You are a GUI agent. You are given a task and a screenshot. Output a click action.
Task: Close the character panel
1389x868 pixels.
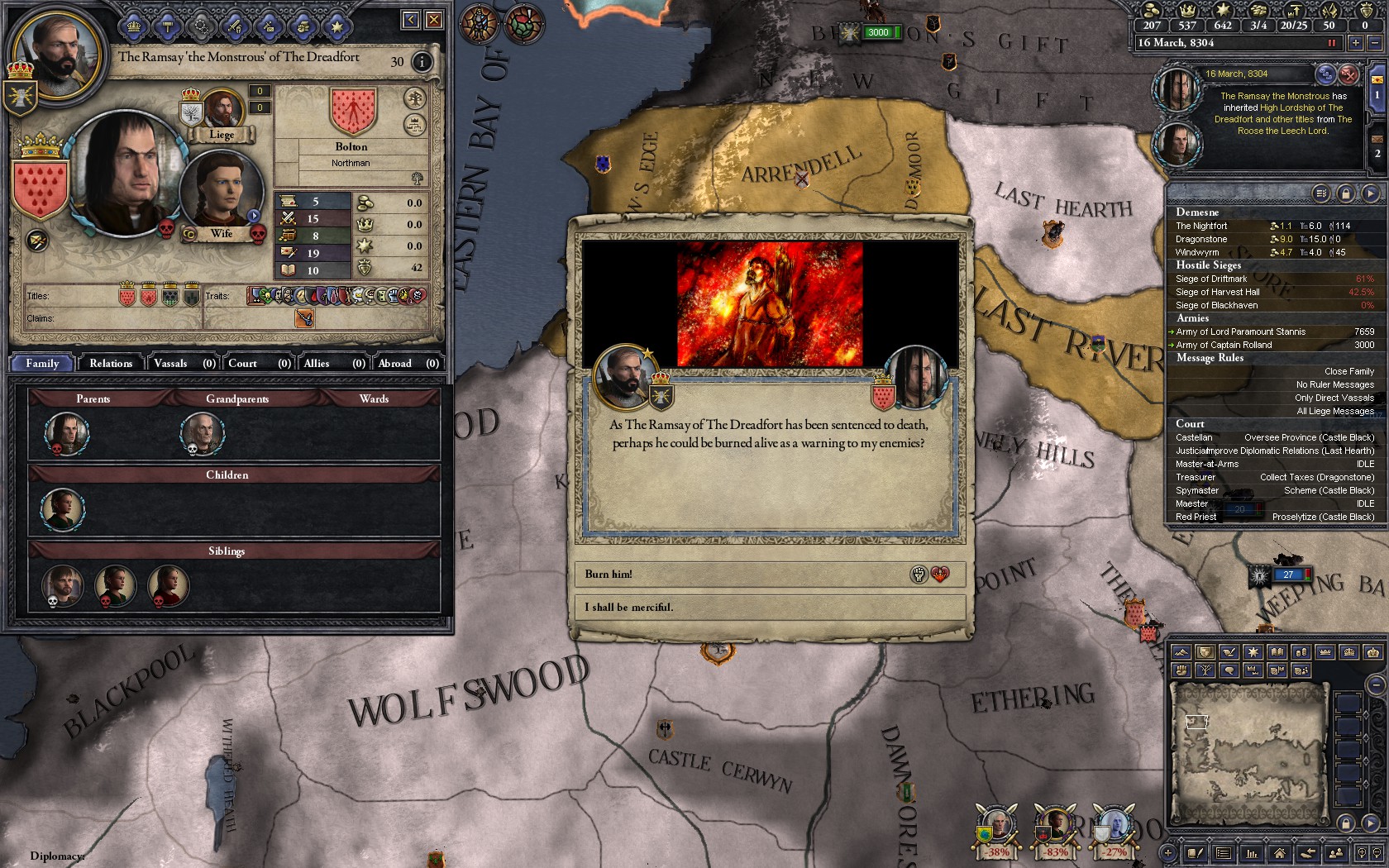coord(433,20)
